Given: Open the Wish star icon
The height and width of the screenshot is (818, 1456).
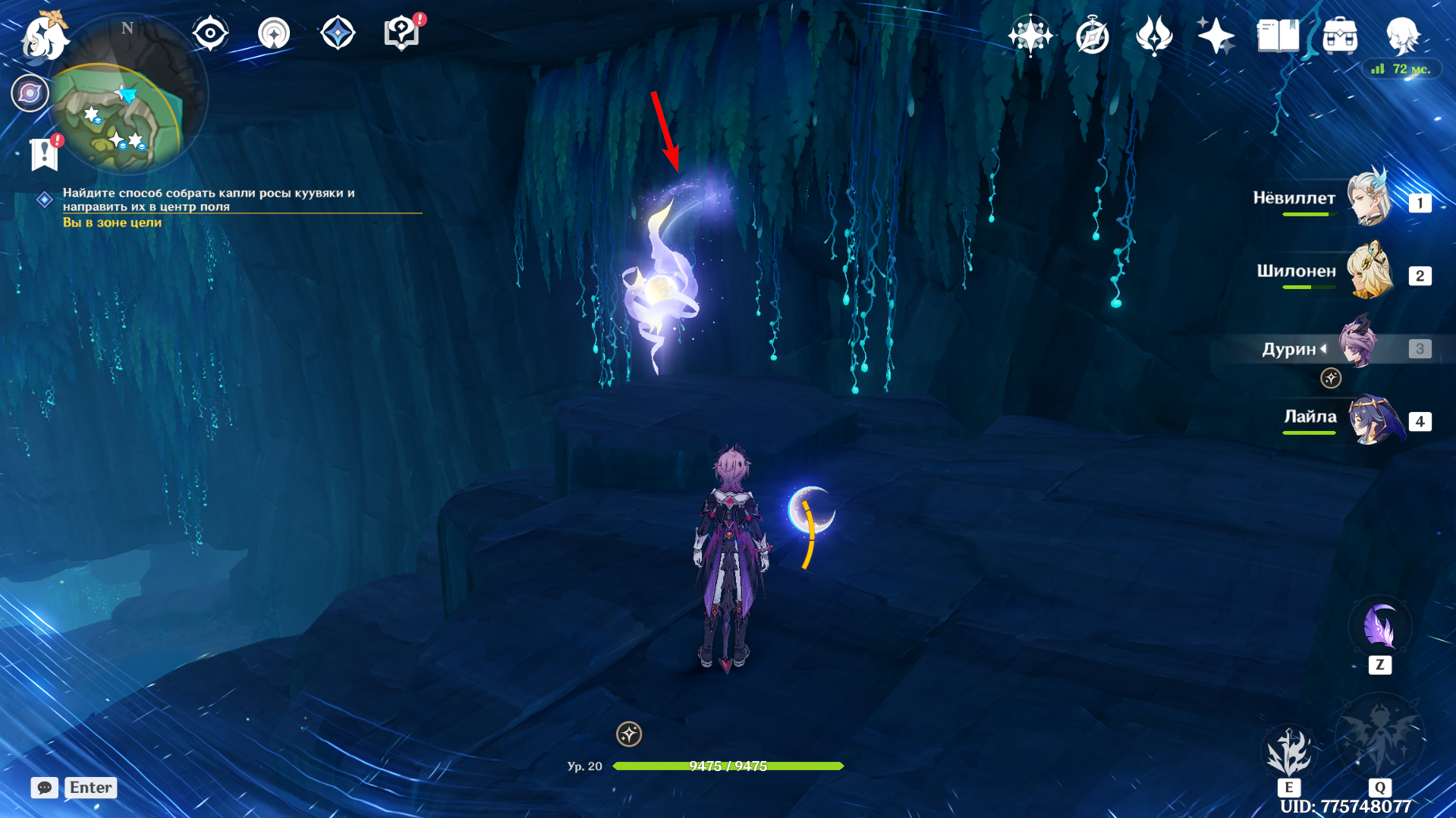Looking at the screenshot, I should 1030,36.
